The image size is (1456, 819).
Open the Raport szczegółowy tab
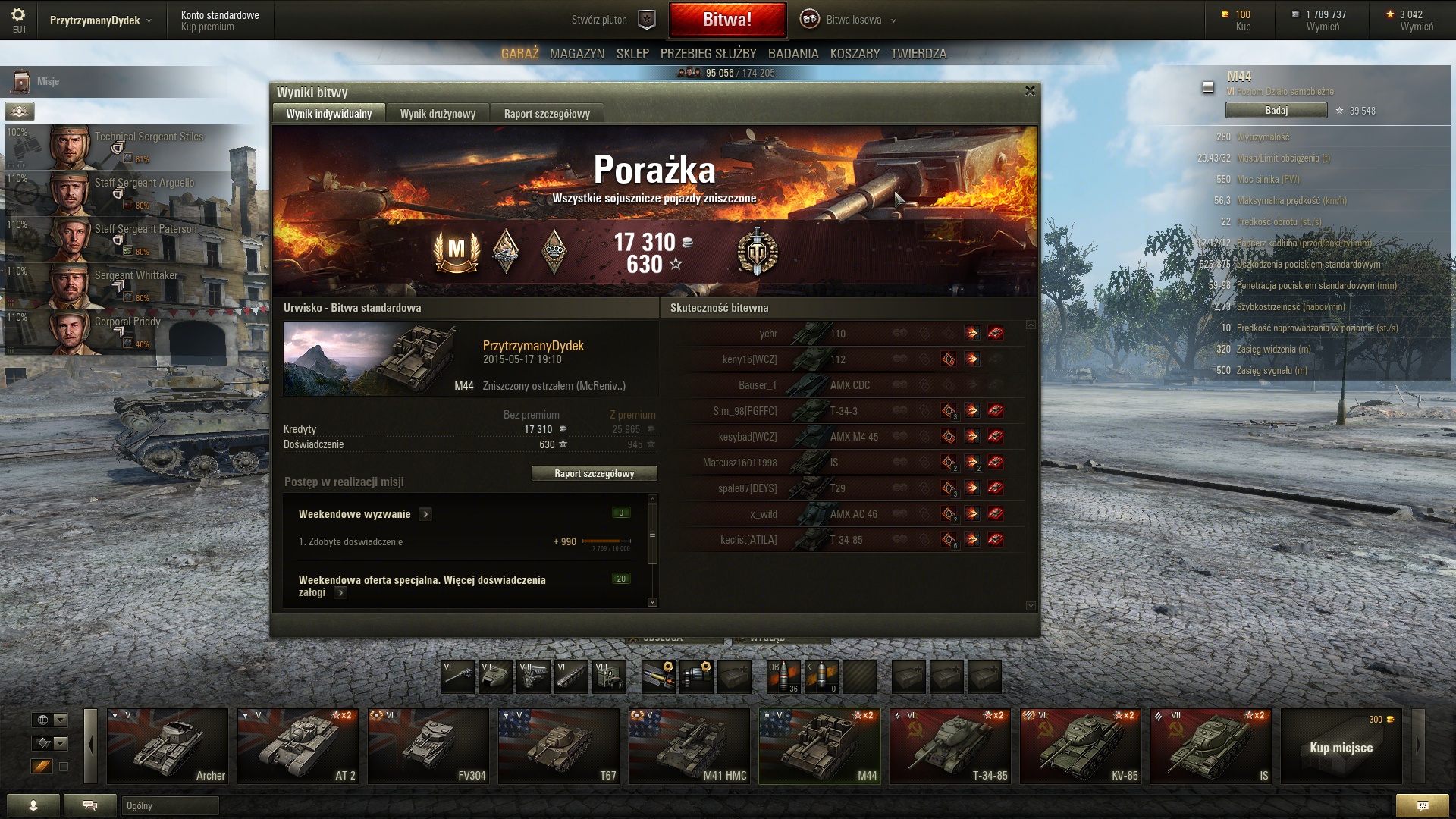[546, 114]
